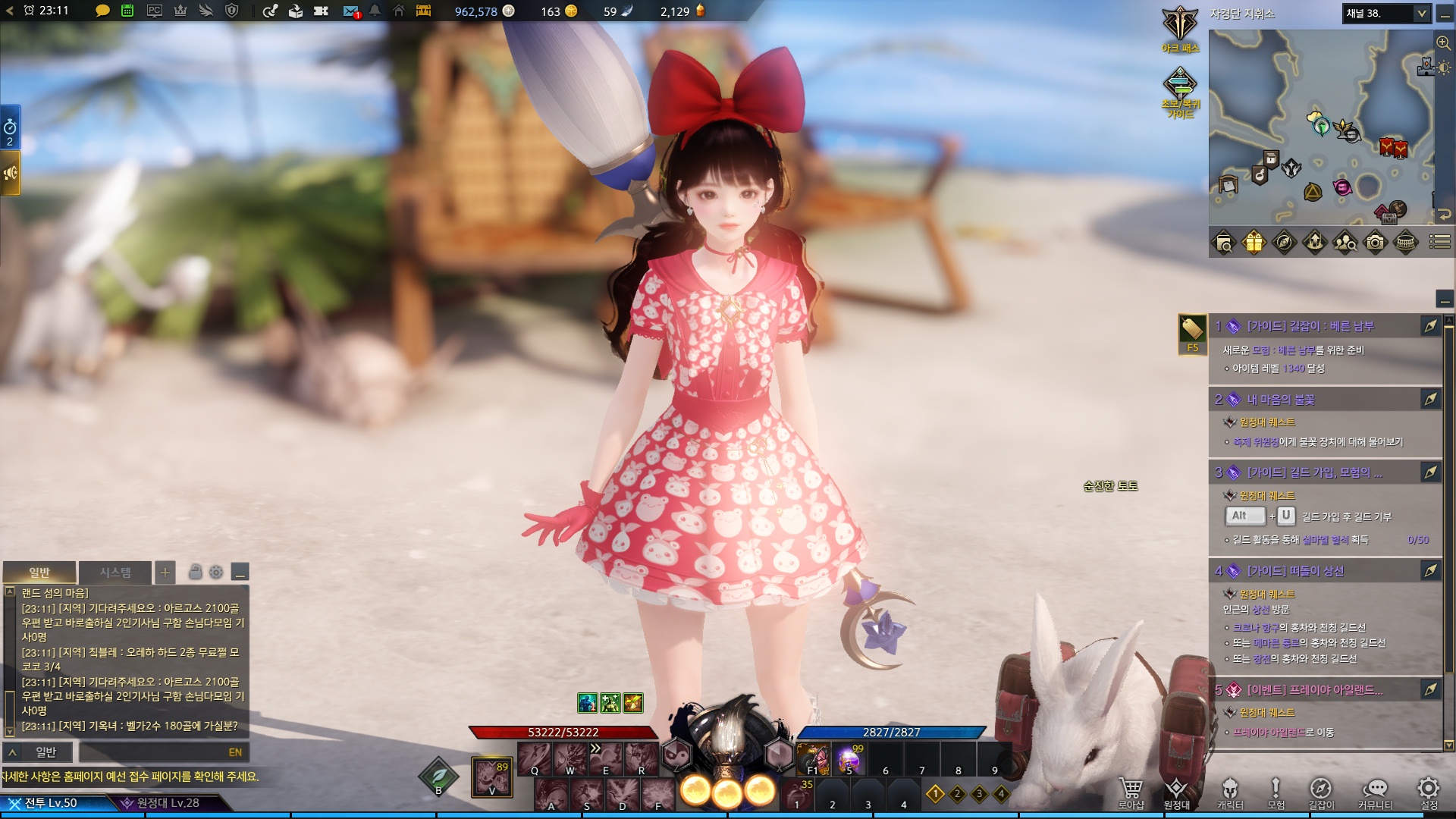The image size is (1456, 819).
Task: Open the 로아샵 shop cart menu
Action: point(1131,792)
